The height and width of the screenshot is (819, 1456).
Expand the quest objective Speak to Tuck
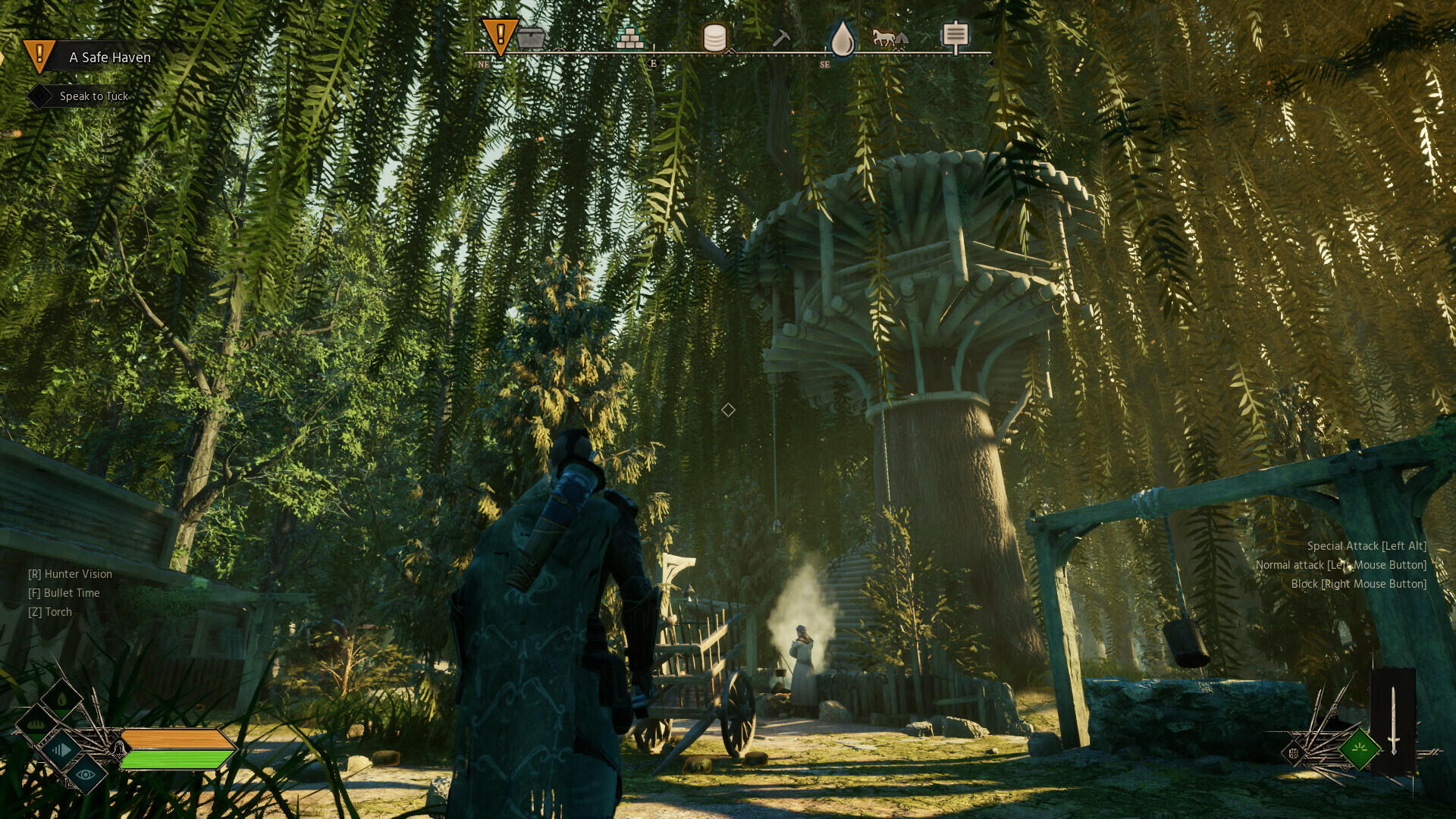click(x=93, y=96)
